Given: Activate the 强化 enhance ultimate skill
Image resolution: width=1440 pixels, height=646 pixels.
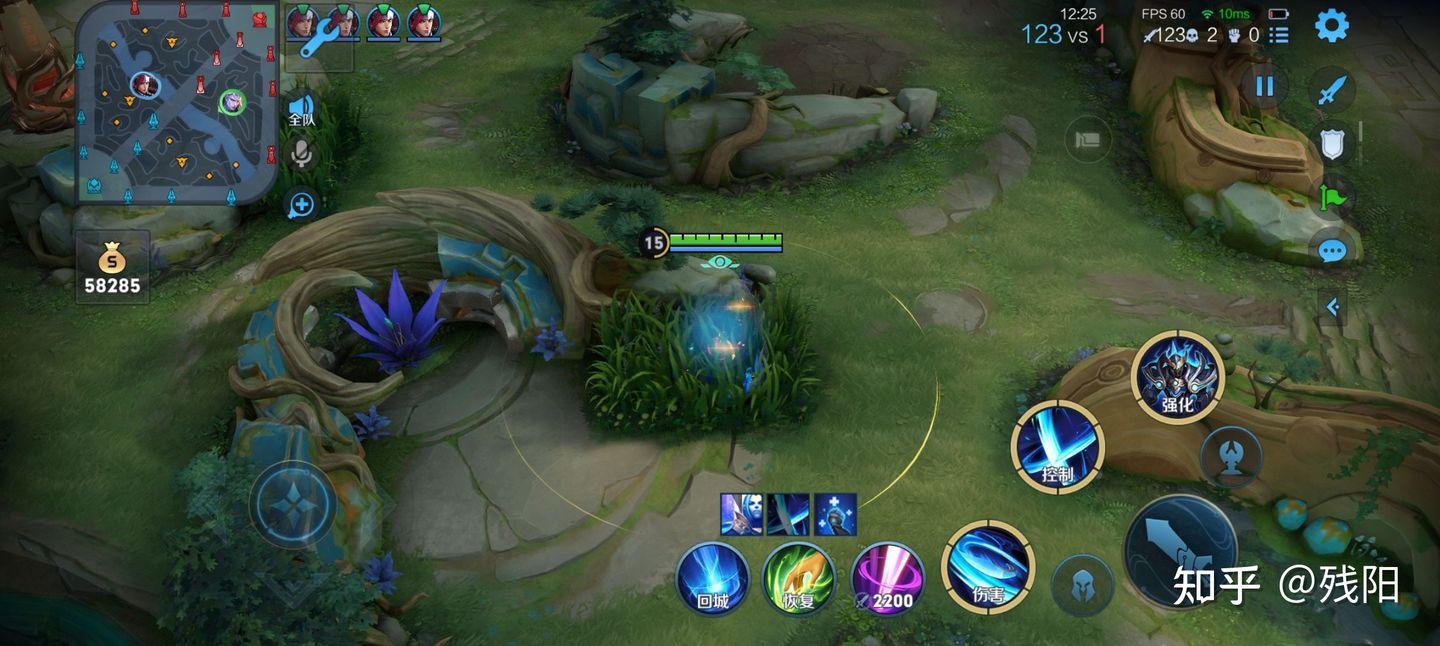Looking at the screenshot, I should (x=1177, y=377).
